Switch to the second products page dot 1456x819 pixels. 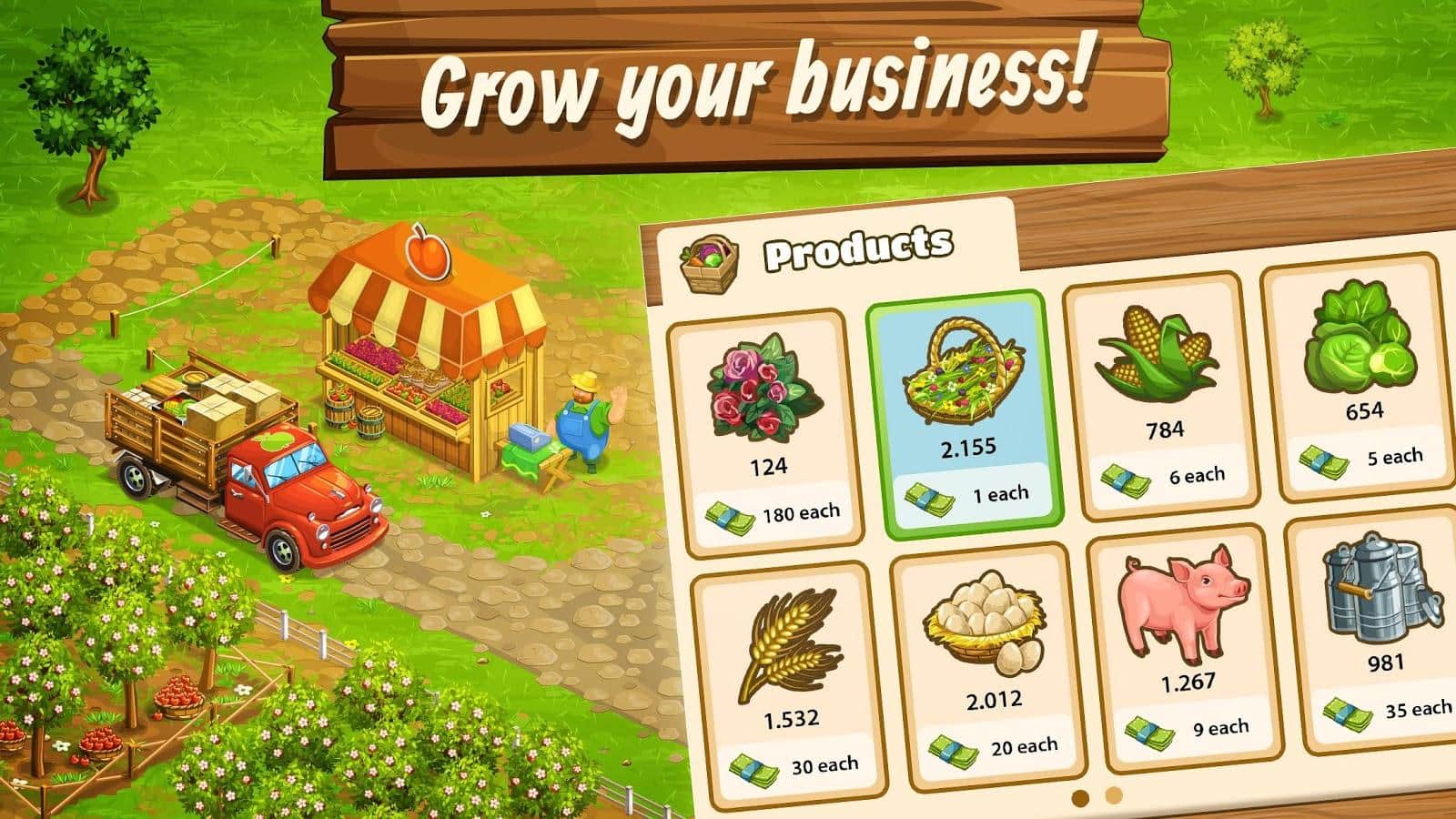[1114, 796]
